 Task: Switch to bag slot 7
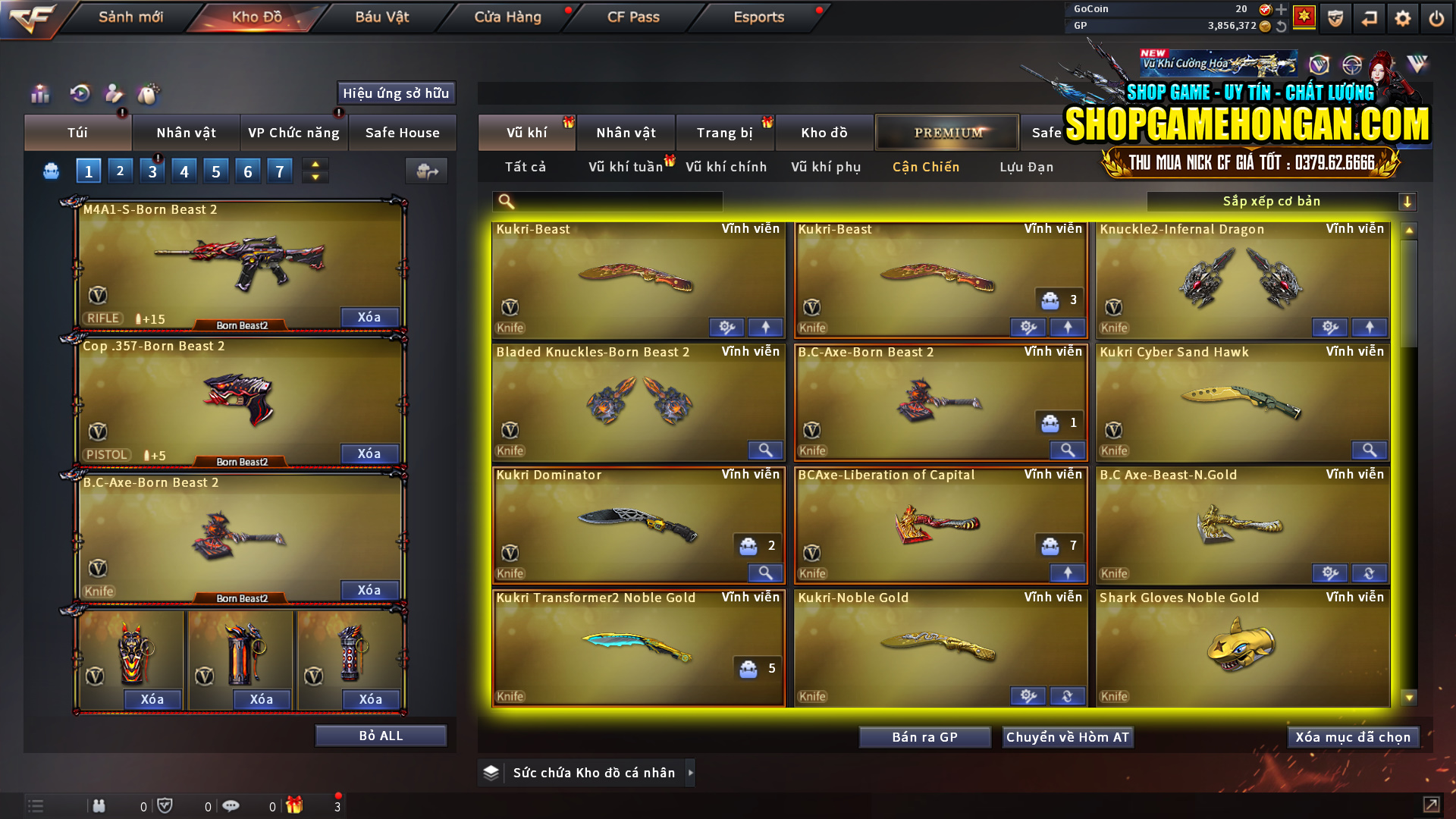point(279,171)
